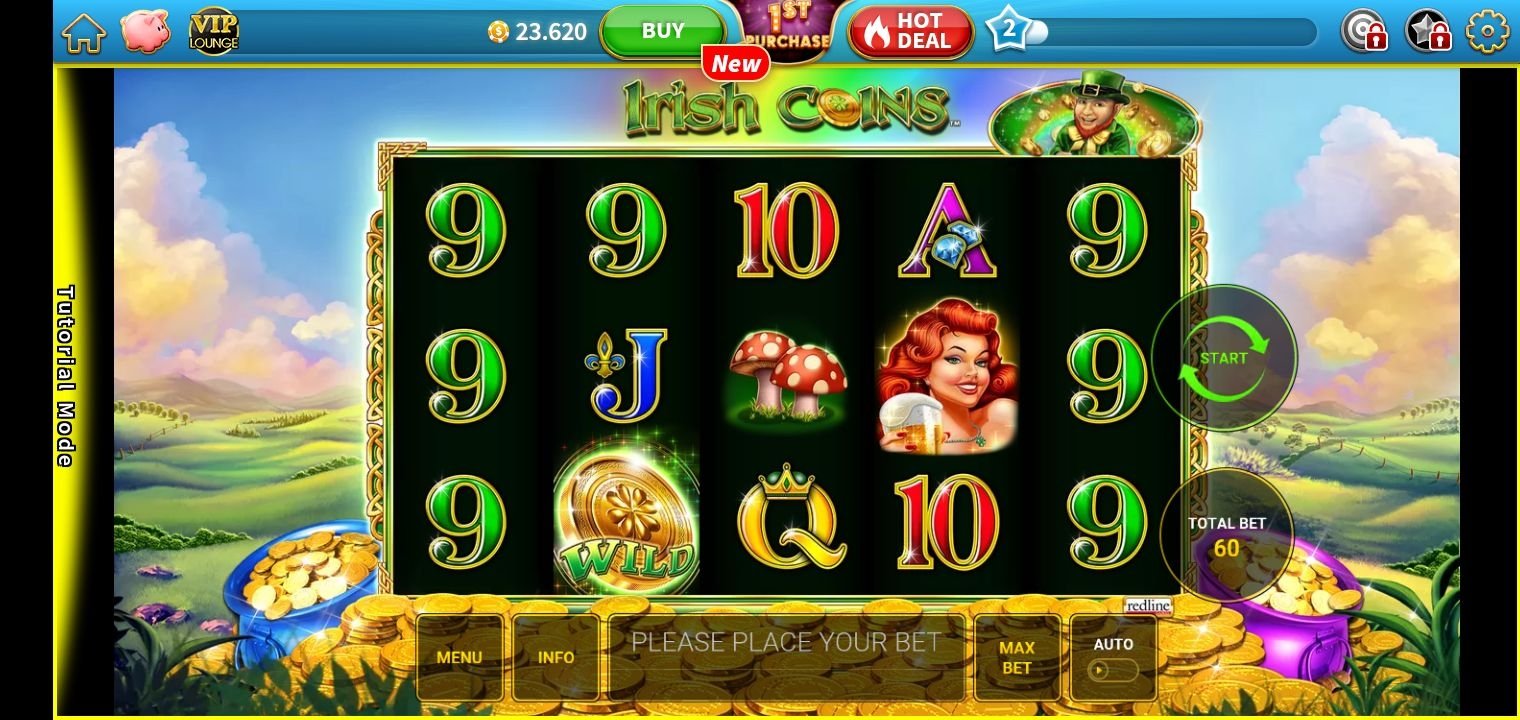Enter the VIP Lounge
Image resolution: width=1520 pixels, height=720 pixels.
pos(214,31)
